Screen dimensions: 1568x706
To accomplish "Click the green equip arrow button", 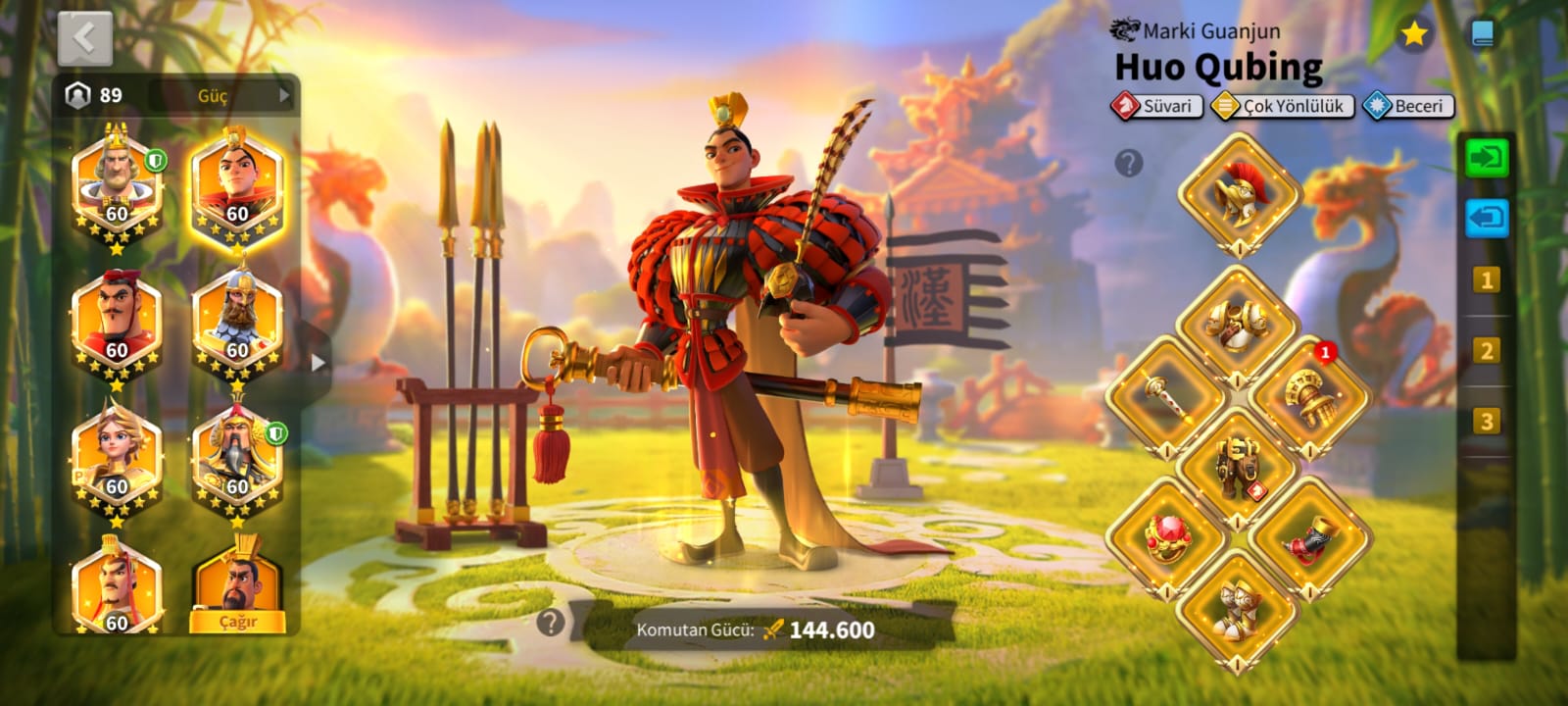I will tap(1486, 158).
